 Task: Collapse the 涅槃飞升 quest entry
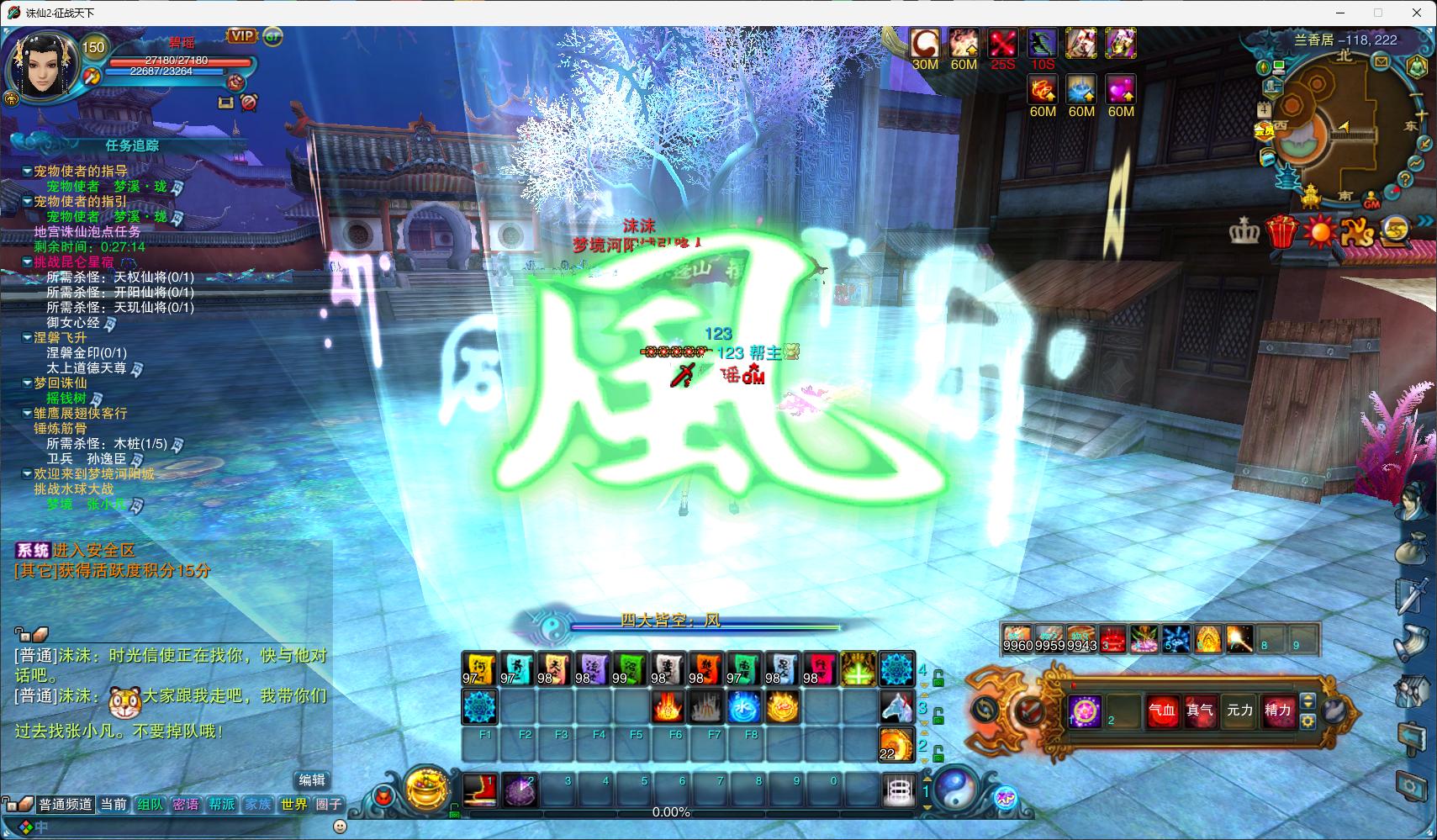[27, 338]
